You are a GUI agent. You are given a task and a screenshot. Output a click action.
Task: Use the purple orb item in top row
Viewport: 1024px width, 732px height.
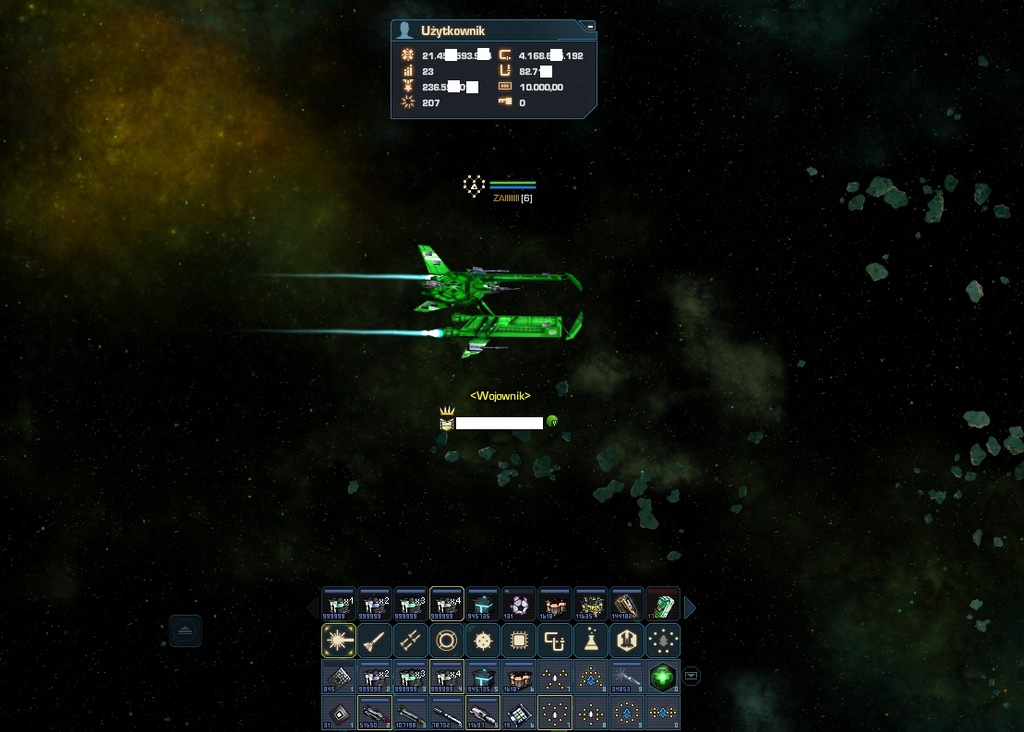[x=518, y=604]
